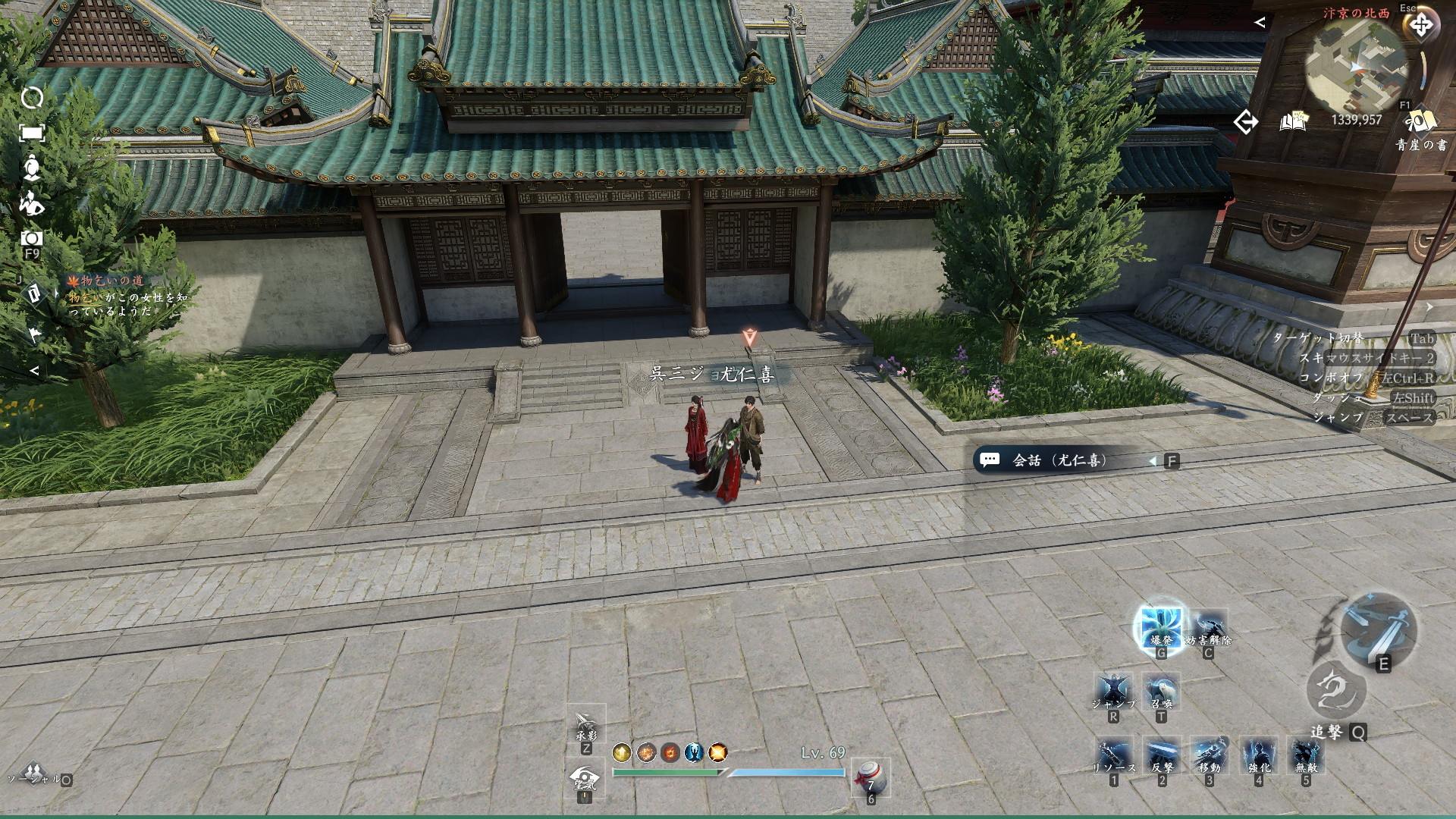Open the camera photo mode icon

[x=32, y=238]
